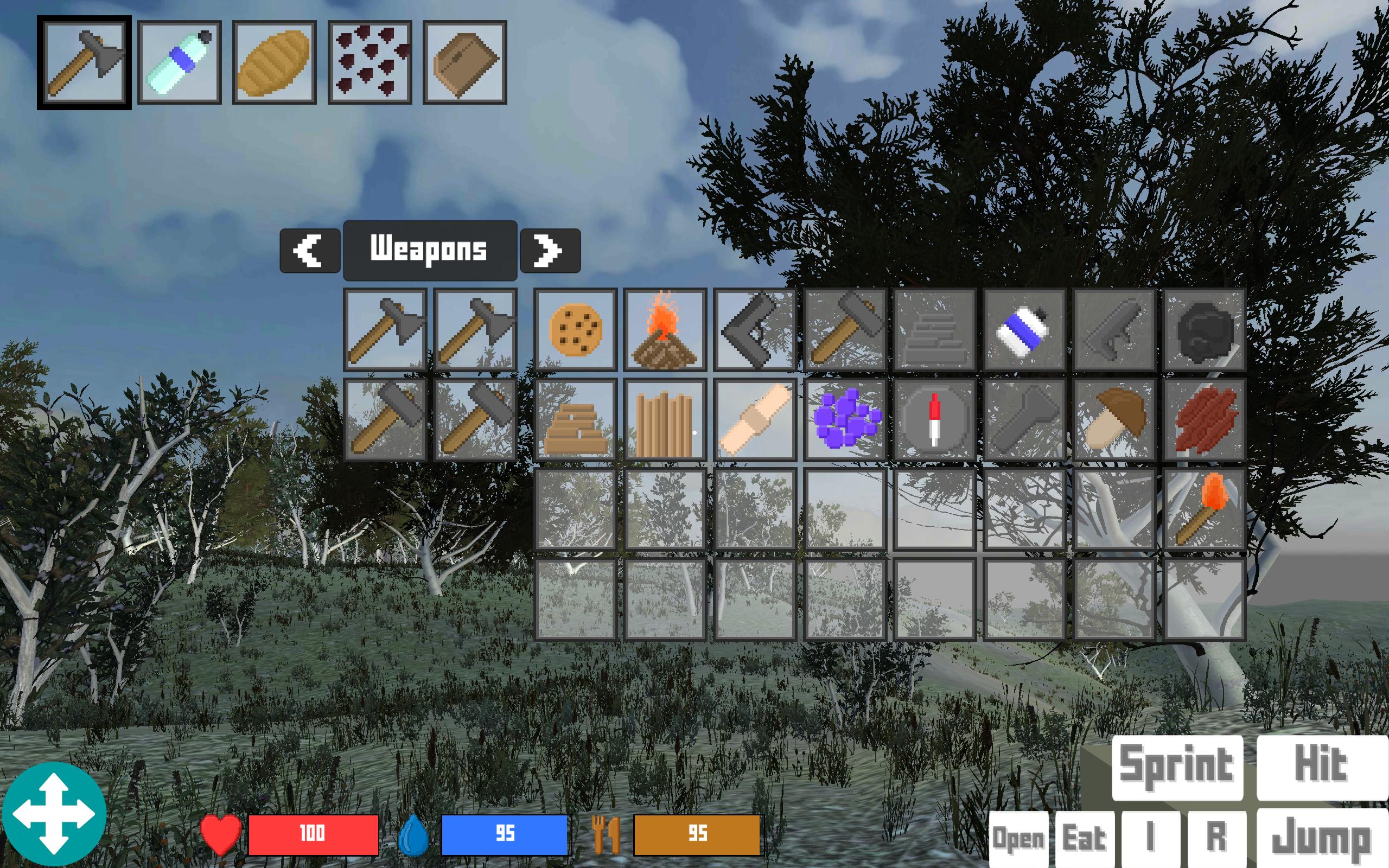Tap the Hit button
This screenshot has height=868, width=1389.
click(x=1322, y=767)
